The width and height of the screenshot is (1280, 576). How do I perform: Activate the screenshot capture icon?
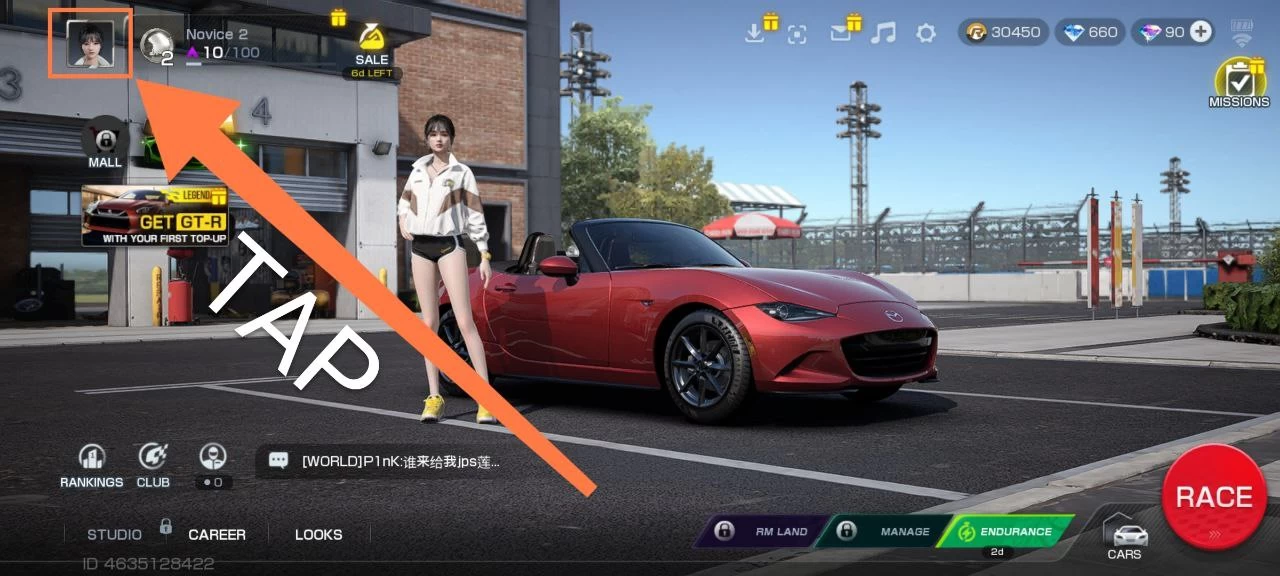(796, 33)
